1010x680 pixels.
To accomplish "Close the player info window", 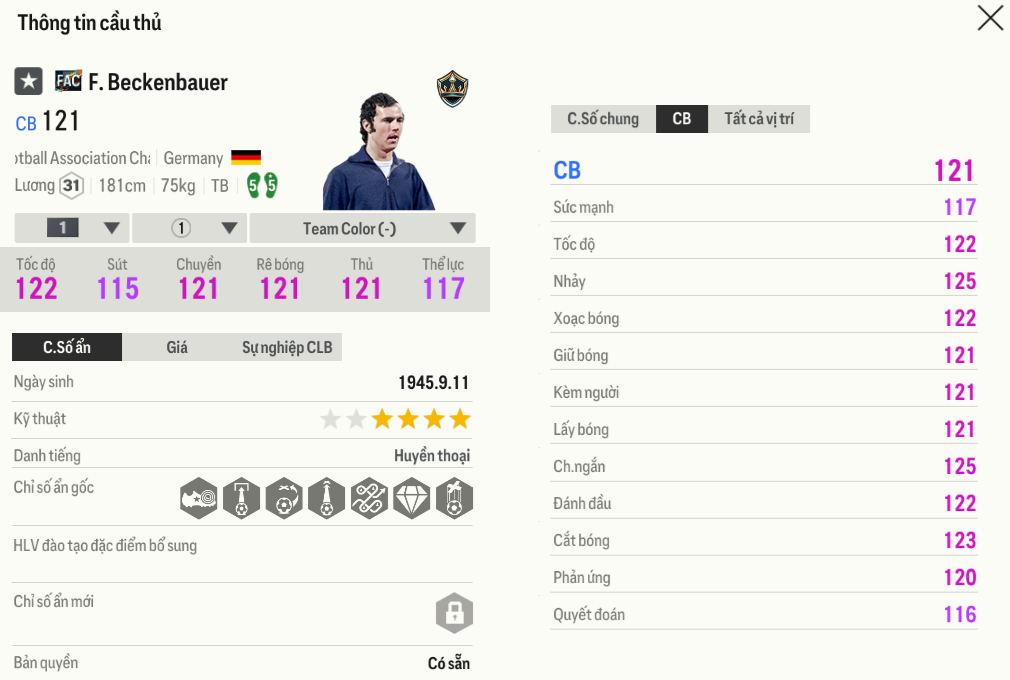I will click(989, 18).
